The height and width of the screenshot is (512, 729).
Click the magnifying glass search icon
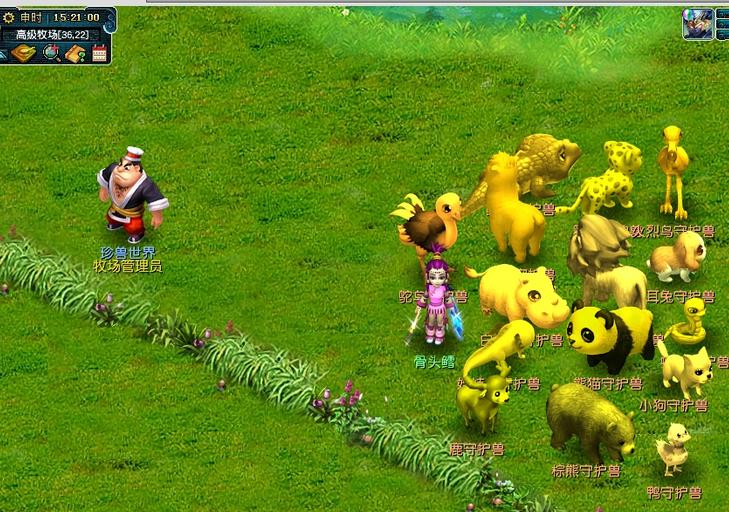51,53
